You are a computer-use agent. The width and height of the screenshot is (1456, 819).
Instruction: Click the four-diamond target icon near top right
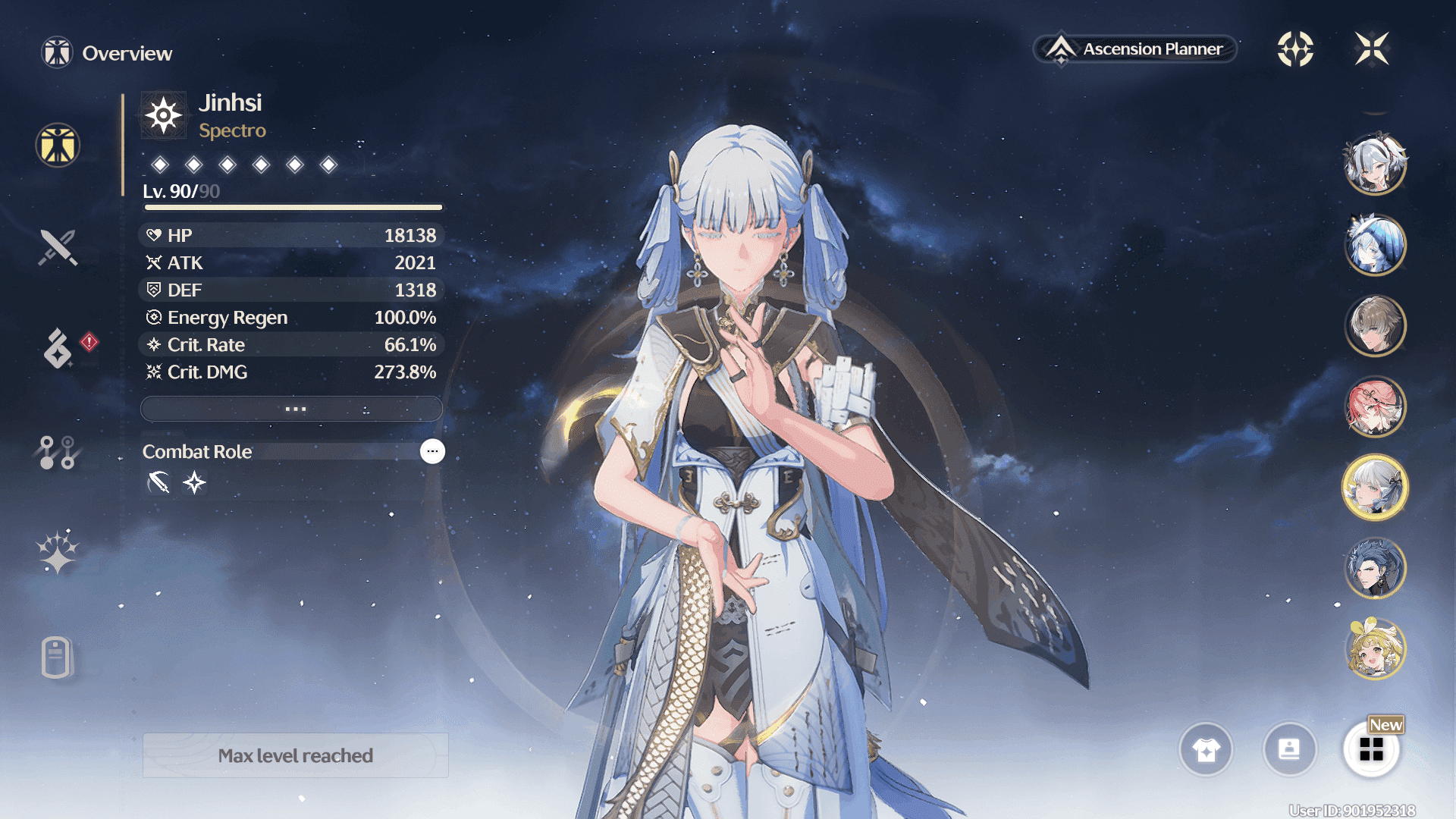click(x=1295, y=49)
